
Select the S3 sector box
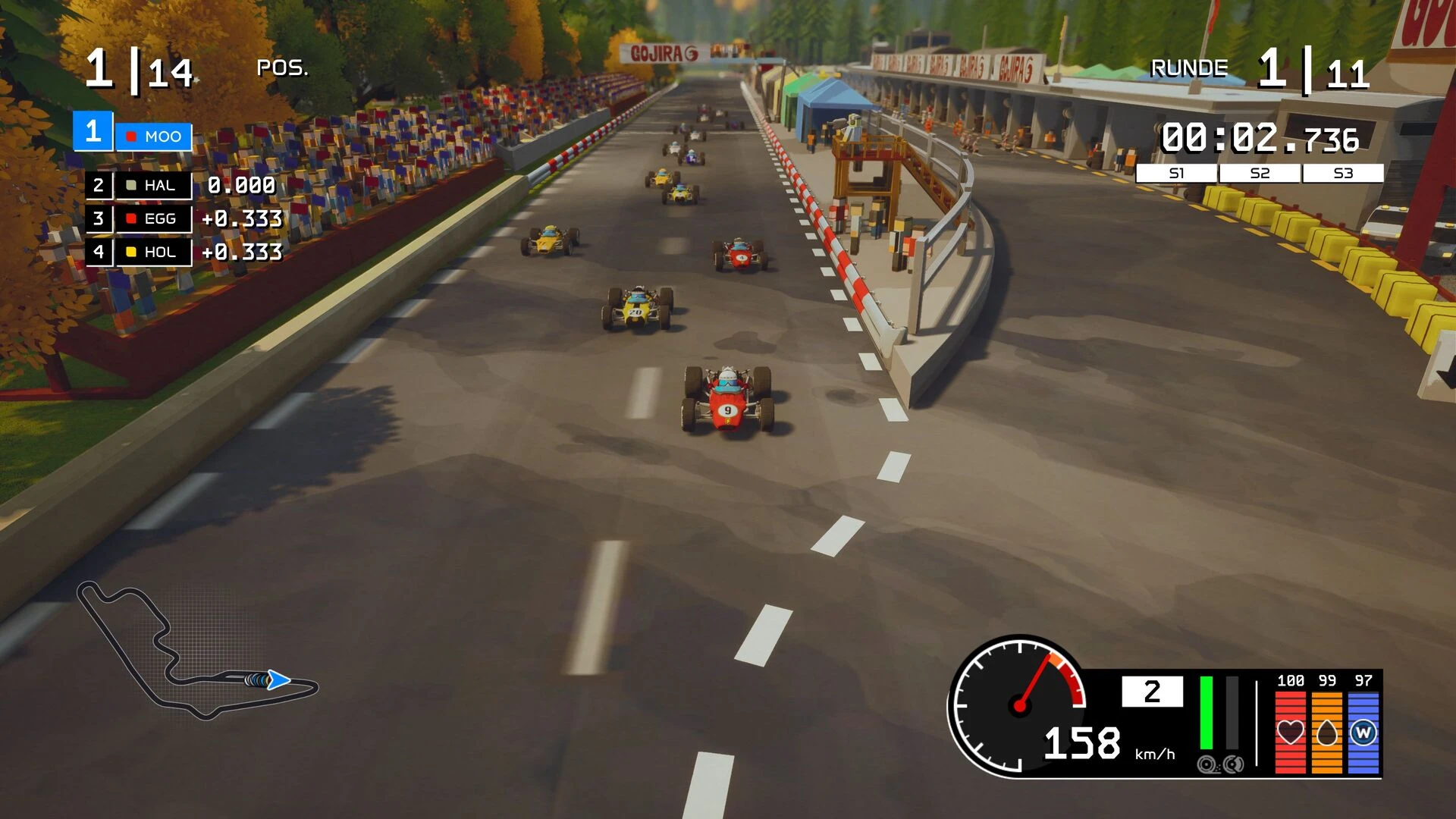(x=1343, y=174)
